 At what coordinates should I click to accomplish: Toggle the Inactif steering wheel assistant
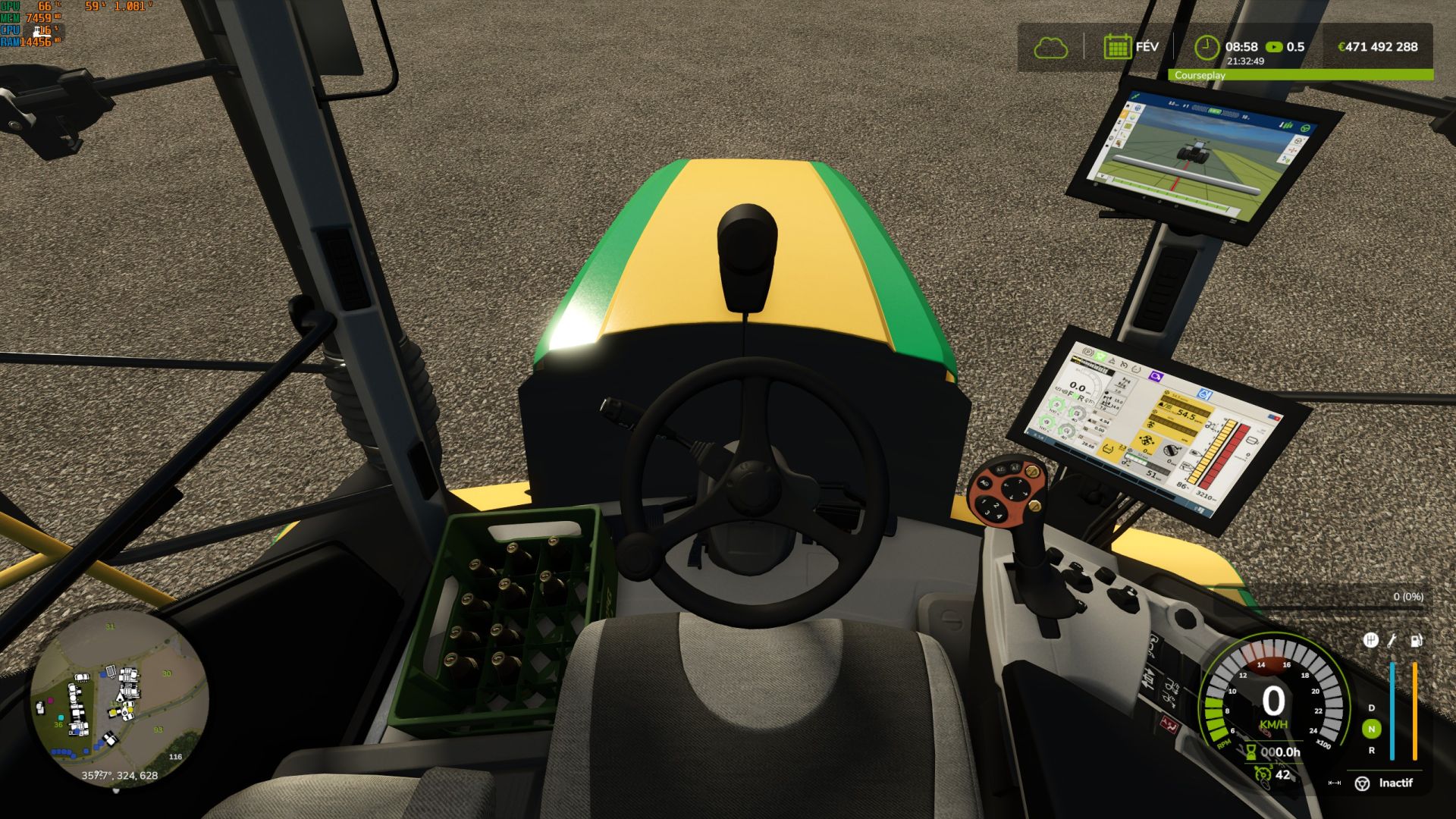point(1363,783)
